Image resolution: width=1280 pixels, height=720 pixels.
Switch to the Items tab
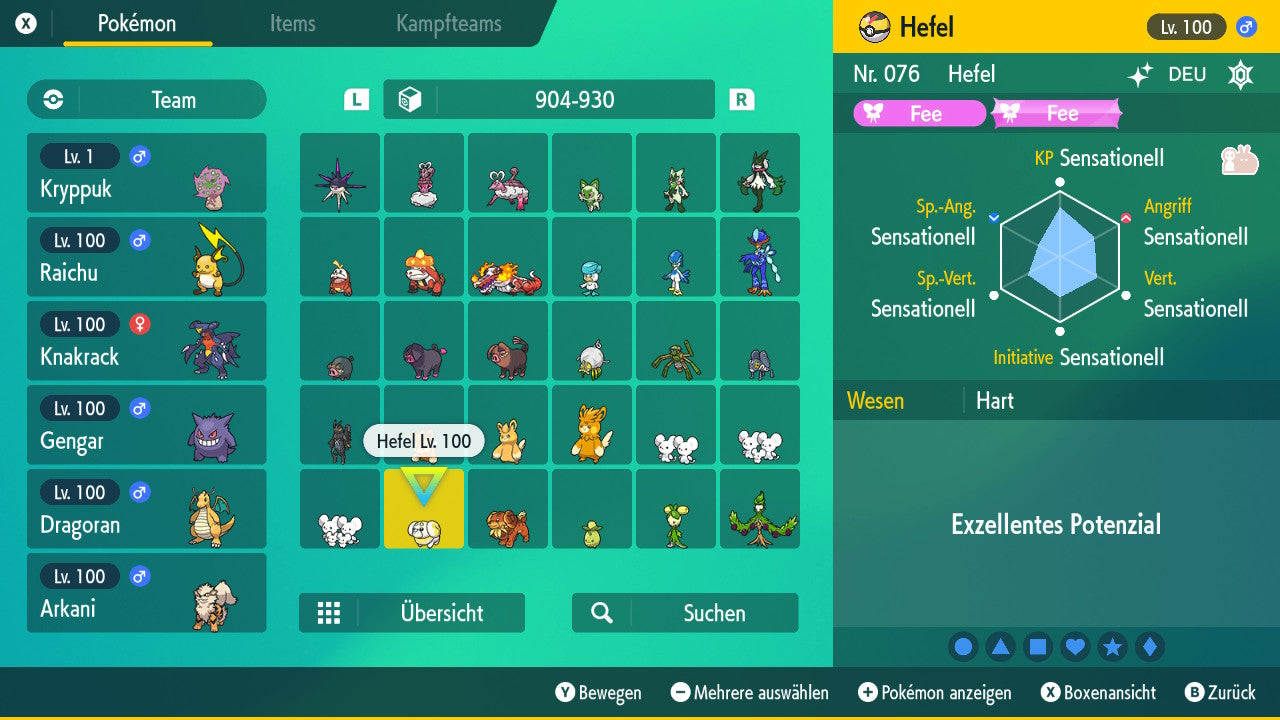[292, 25]
